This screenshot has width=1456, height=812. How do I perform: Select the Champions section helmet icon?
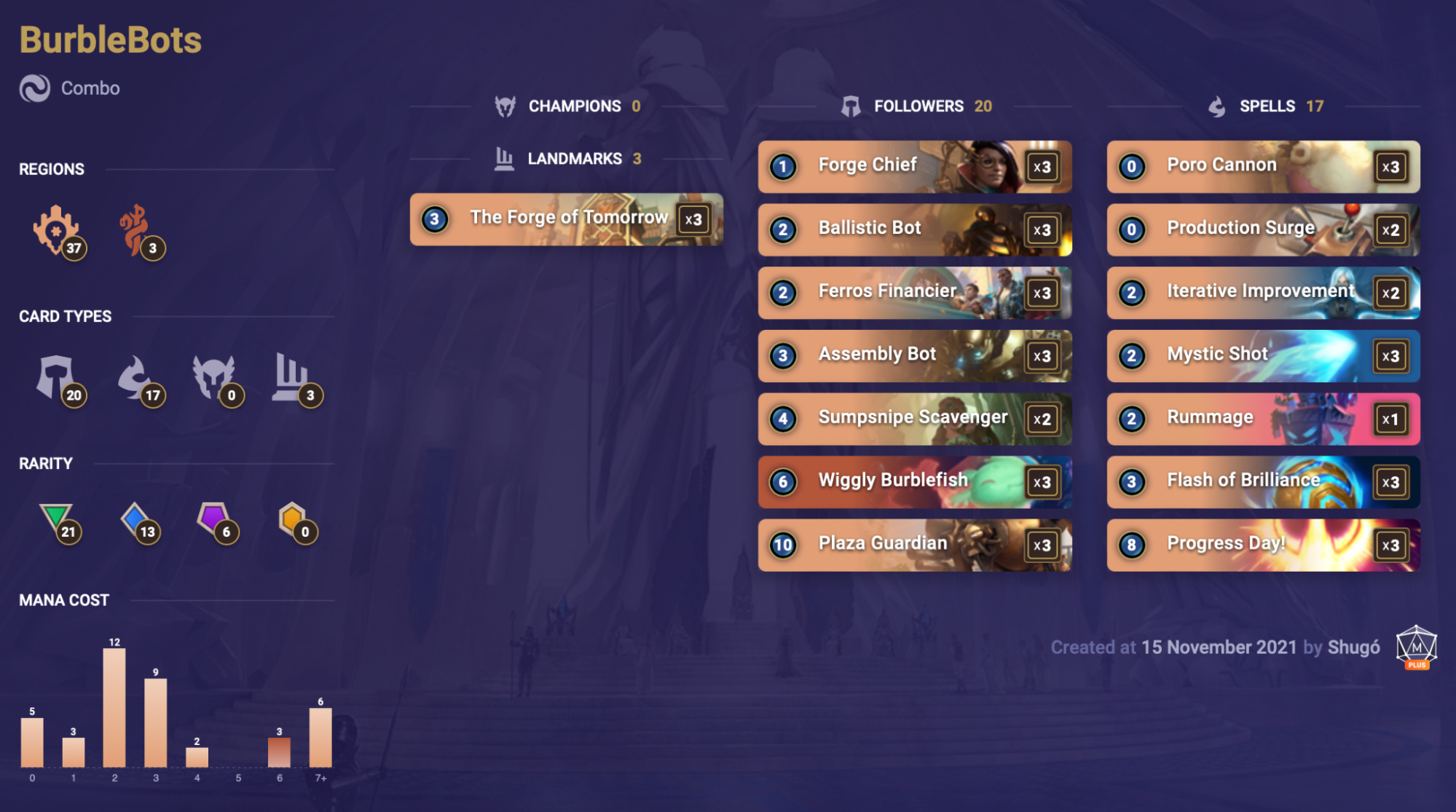[x=504, y=106]
